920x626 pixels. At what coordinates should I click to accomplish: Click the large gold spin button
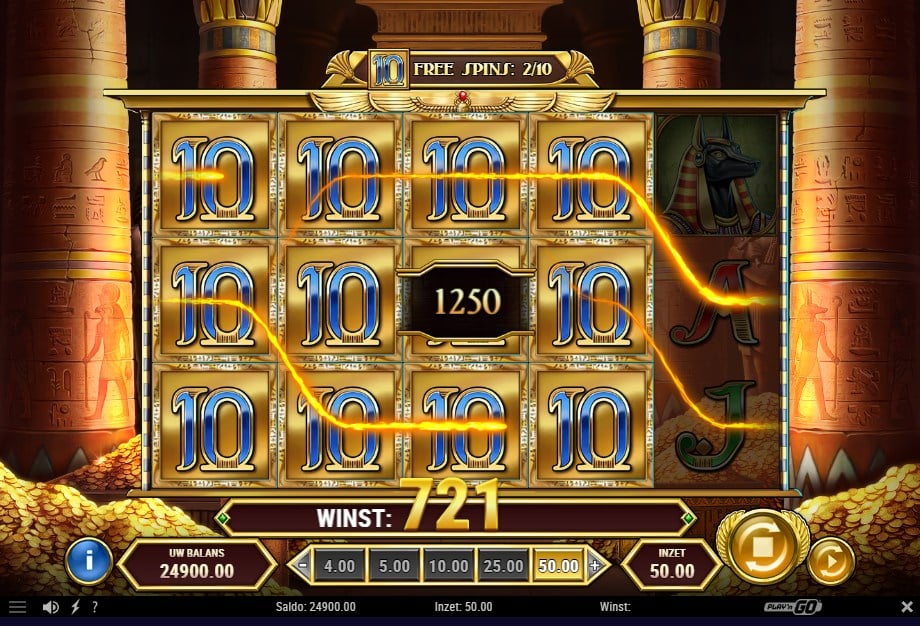click(763, 549)
